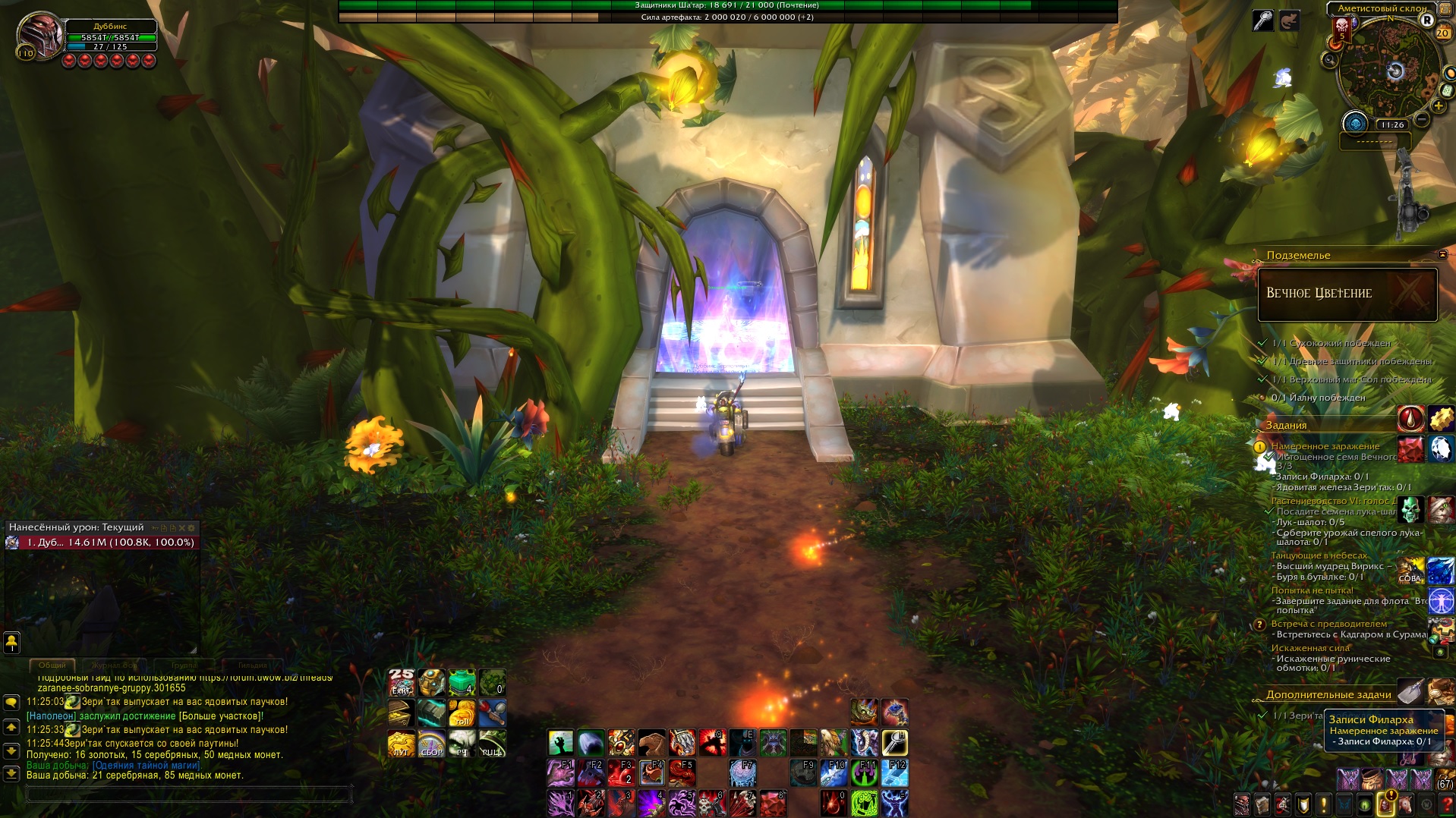Screen dimensions: 1456x818
Task: Switch to the Гильдия chat tab
Action: coord(252,665)
